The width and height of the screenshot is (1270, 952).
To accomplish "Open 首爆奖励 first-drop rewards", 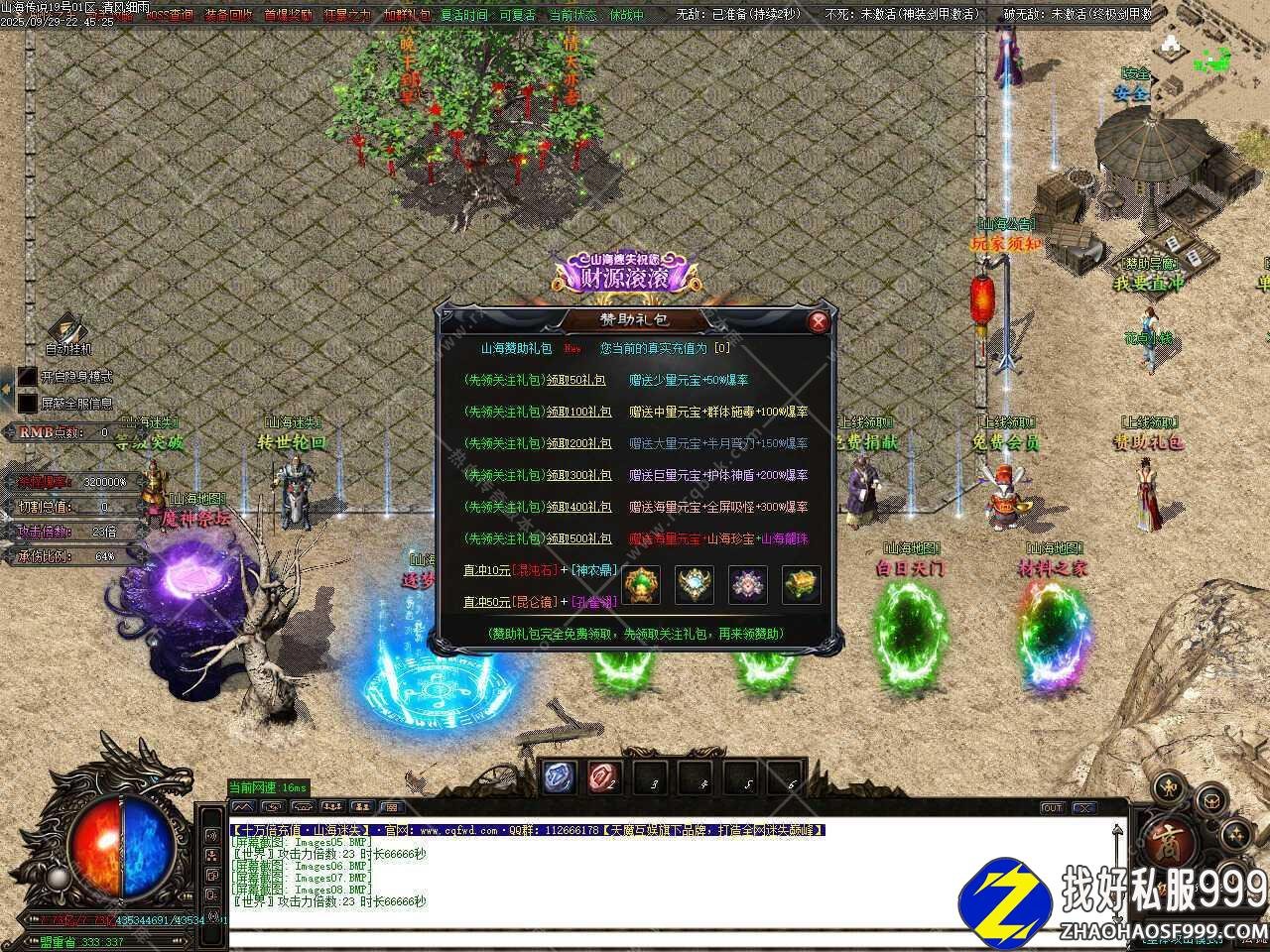I will (x=288, y=15).
